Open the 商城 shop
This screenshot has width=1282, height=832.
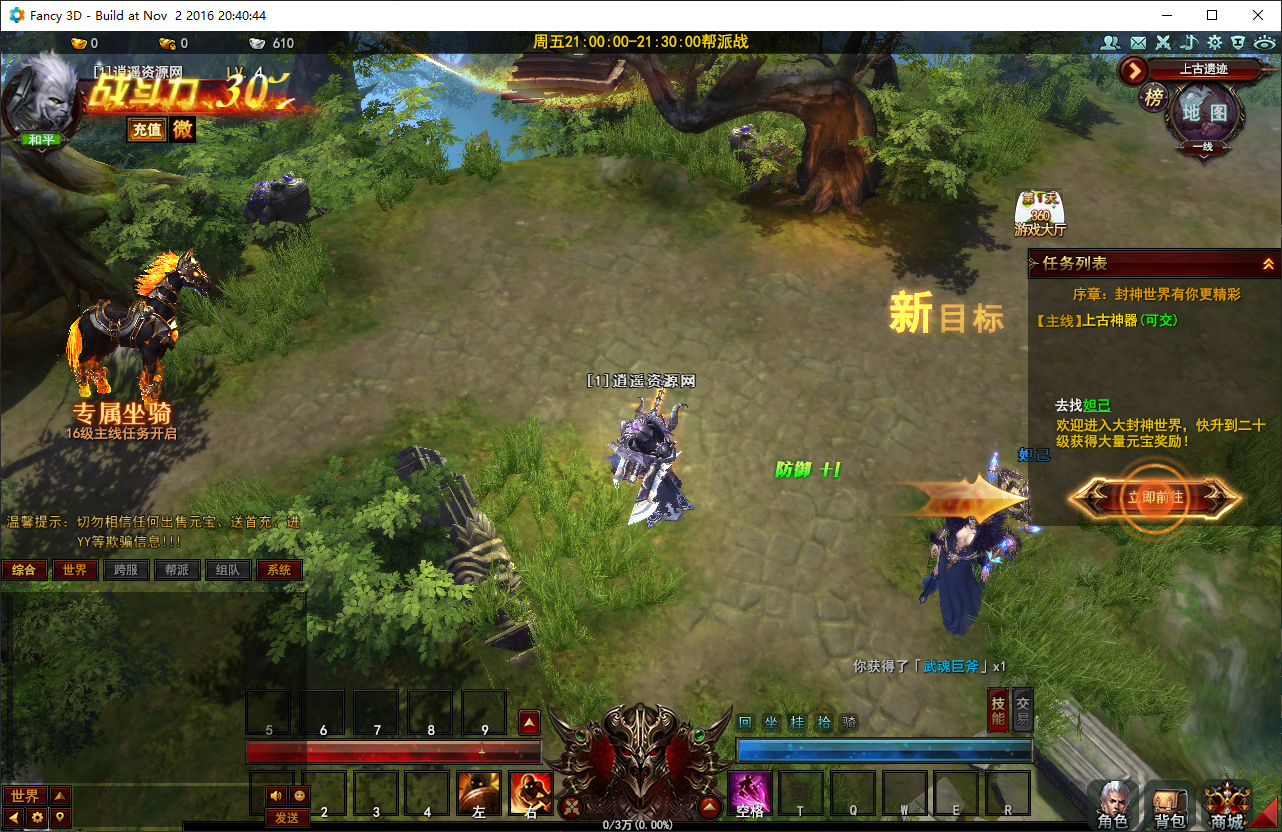coord(1226,806)
